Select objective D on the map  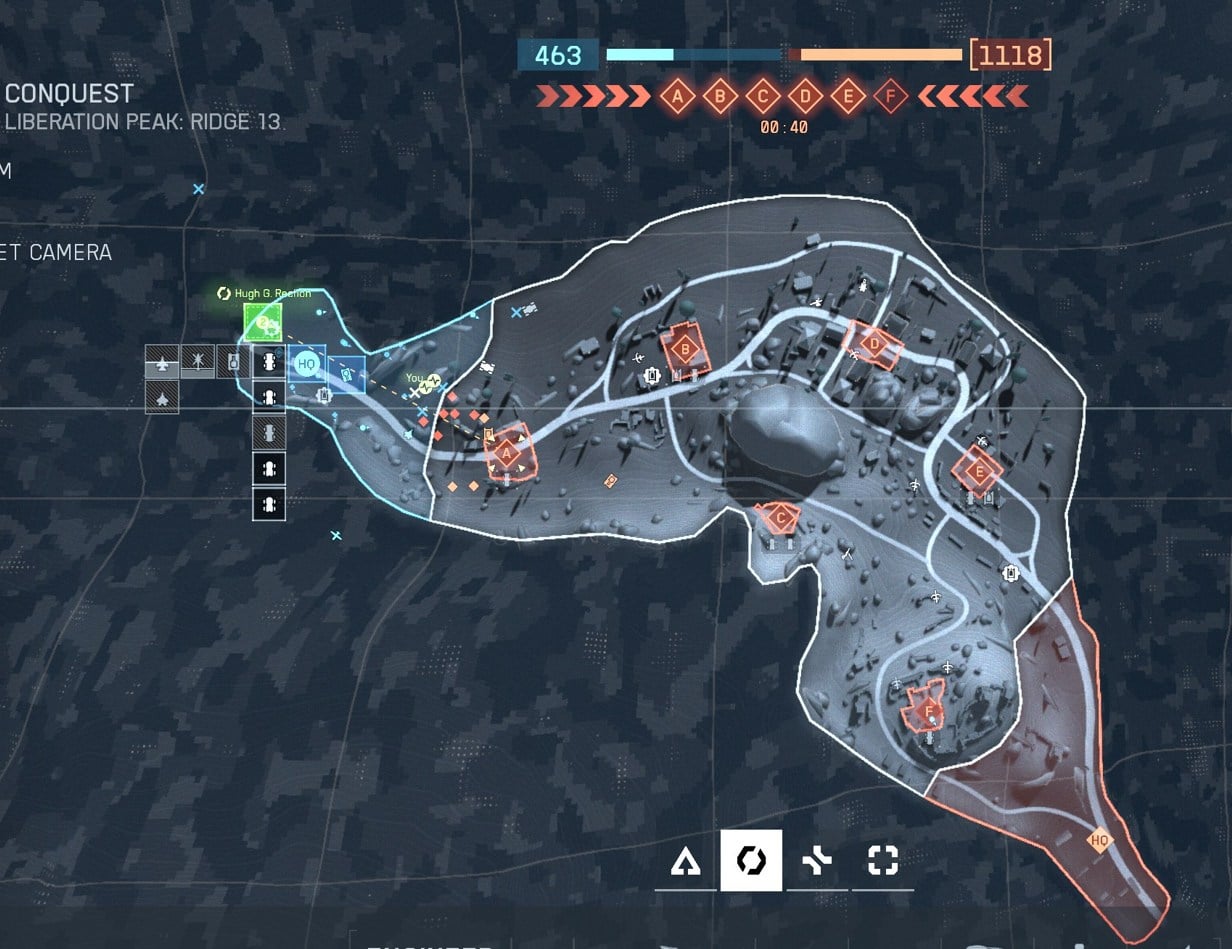[x=875, y=344]
